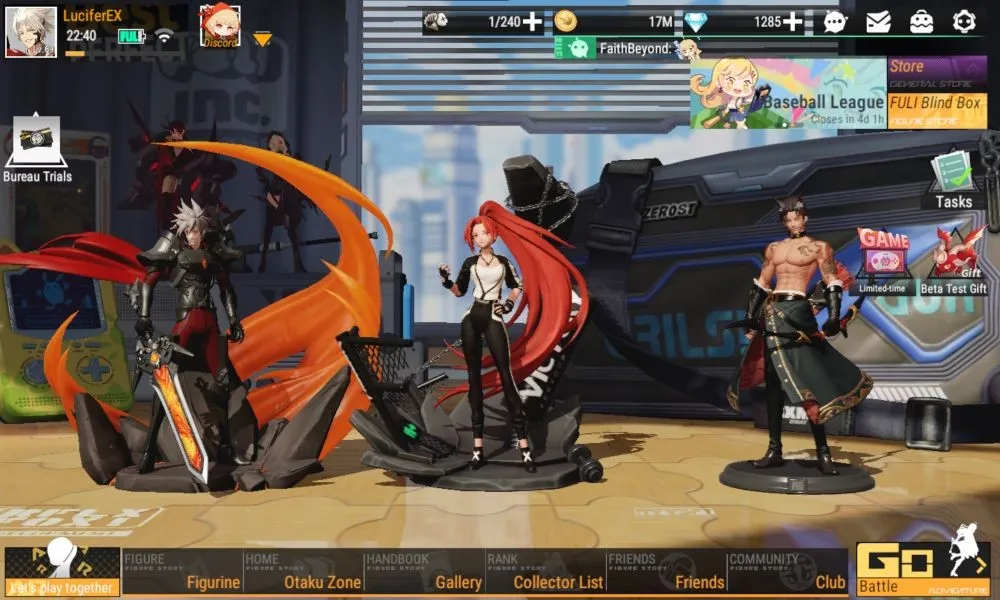The image size is (1000, 600).
Task: Enter Bureau Trials
Action: [x=38, y=150]
